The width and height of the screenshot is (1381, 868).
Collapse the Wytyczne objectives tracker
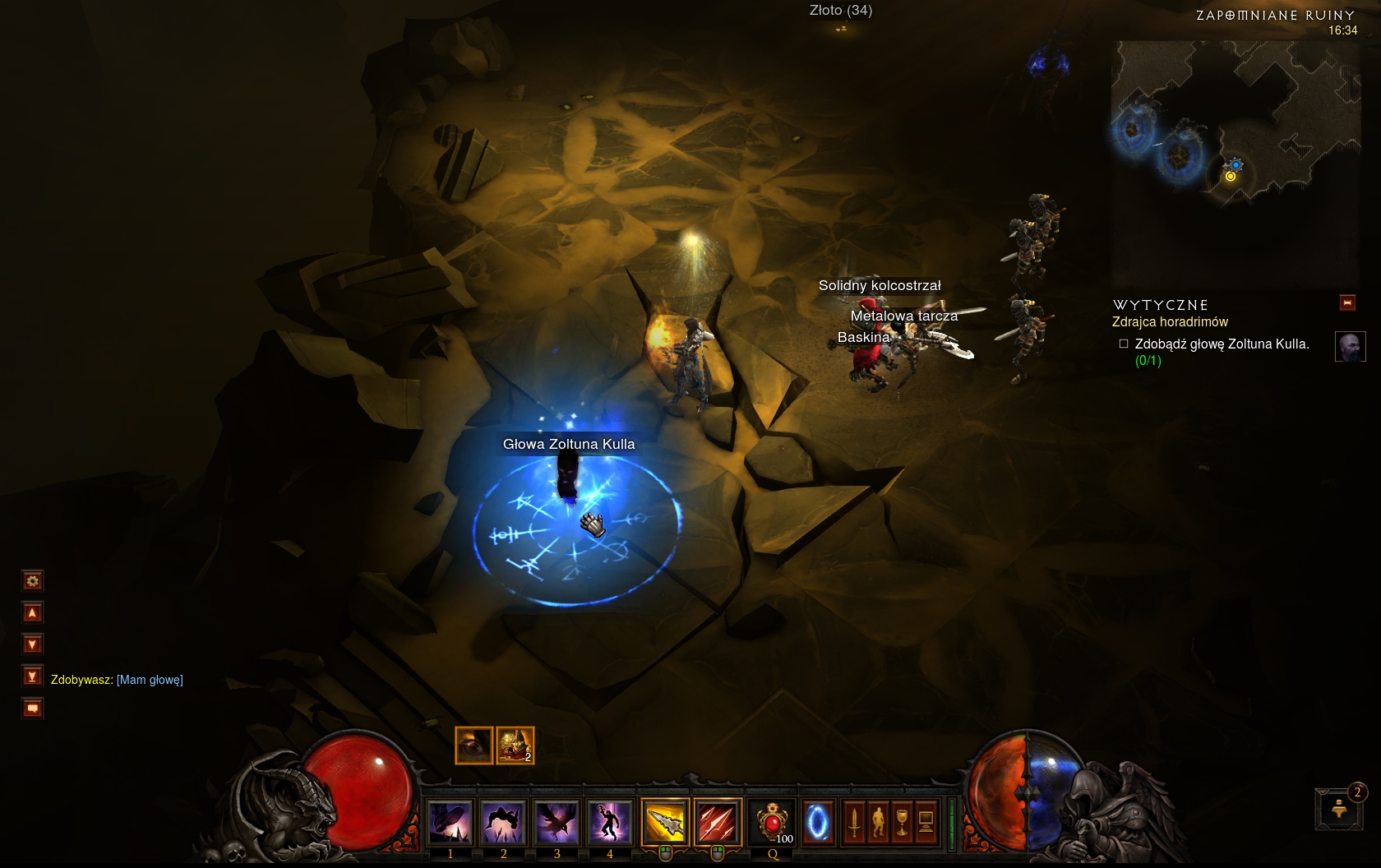point(1347,302)
